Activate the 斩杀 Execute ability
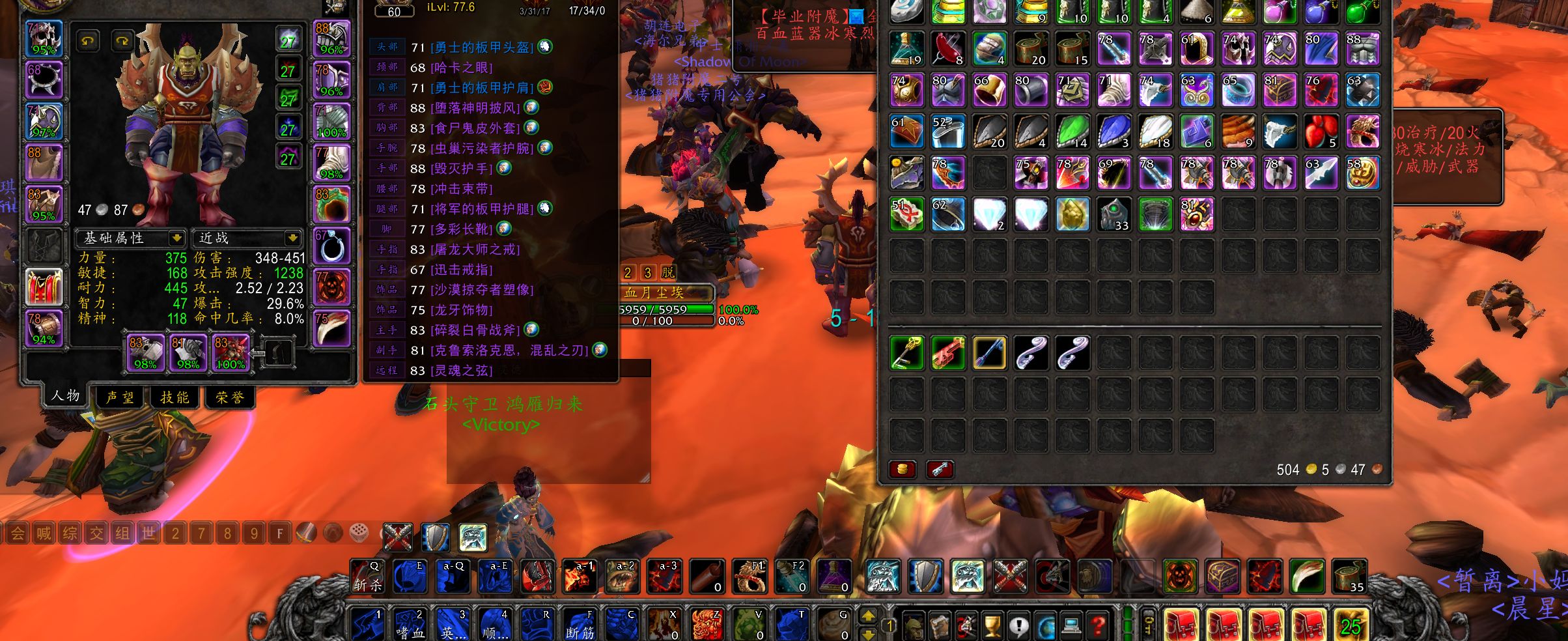 pos(368,577)
